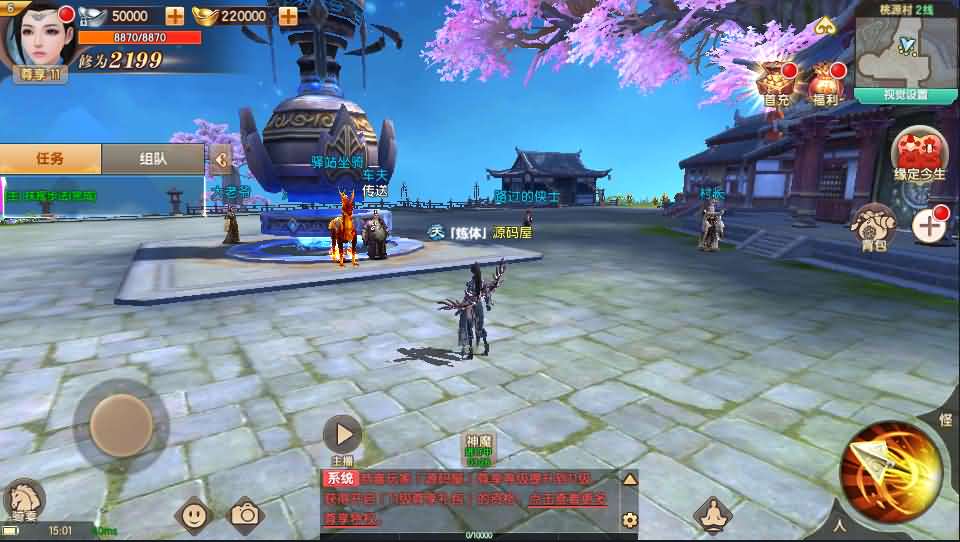Open the 福利 welfare rewards bag
Viewport: 960px width, 542px height.
827,82
